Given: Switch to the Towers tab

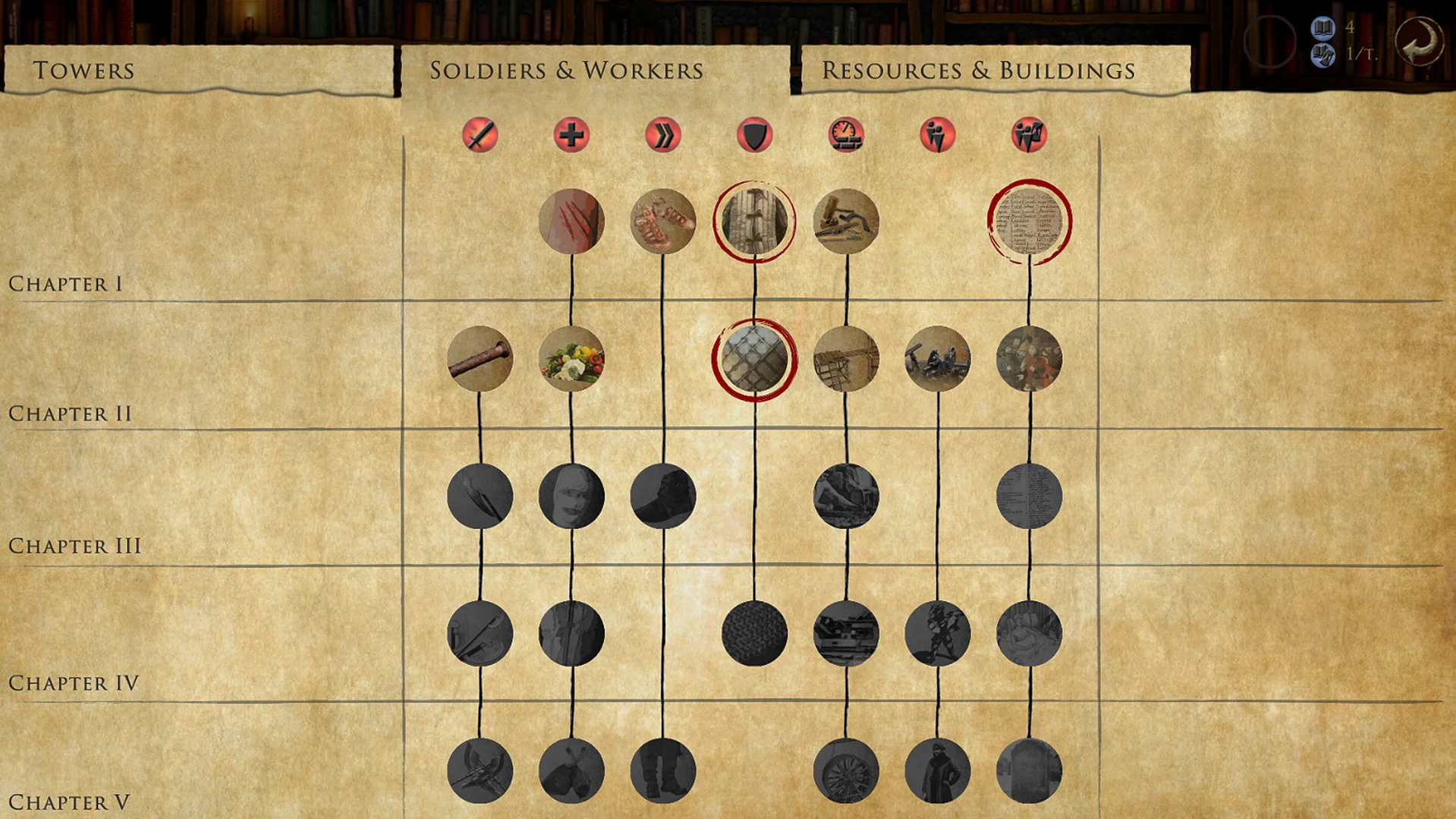Looking at the screenshot, I should (x=83, y=70).
